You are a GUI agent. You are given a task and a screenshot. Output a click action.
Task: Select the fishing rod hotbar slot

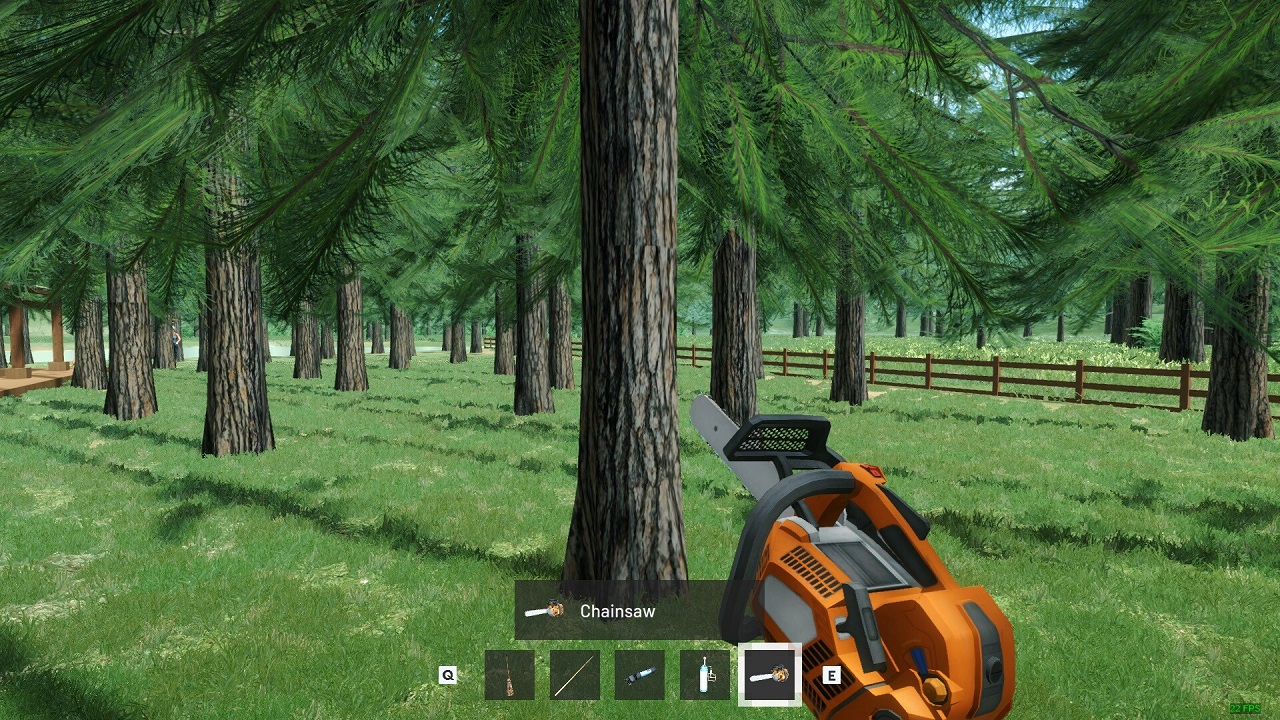point(577,676)
